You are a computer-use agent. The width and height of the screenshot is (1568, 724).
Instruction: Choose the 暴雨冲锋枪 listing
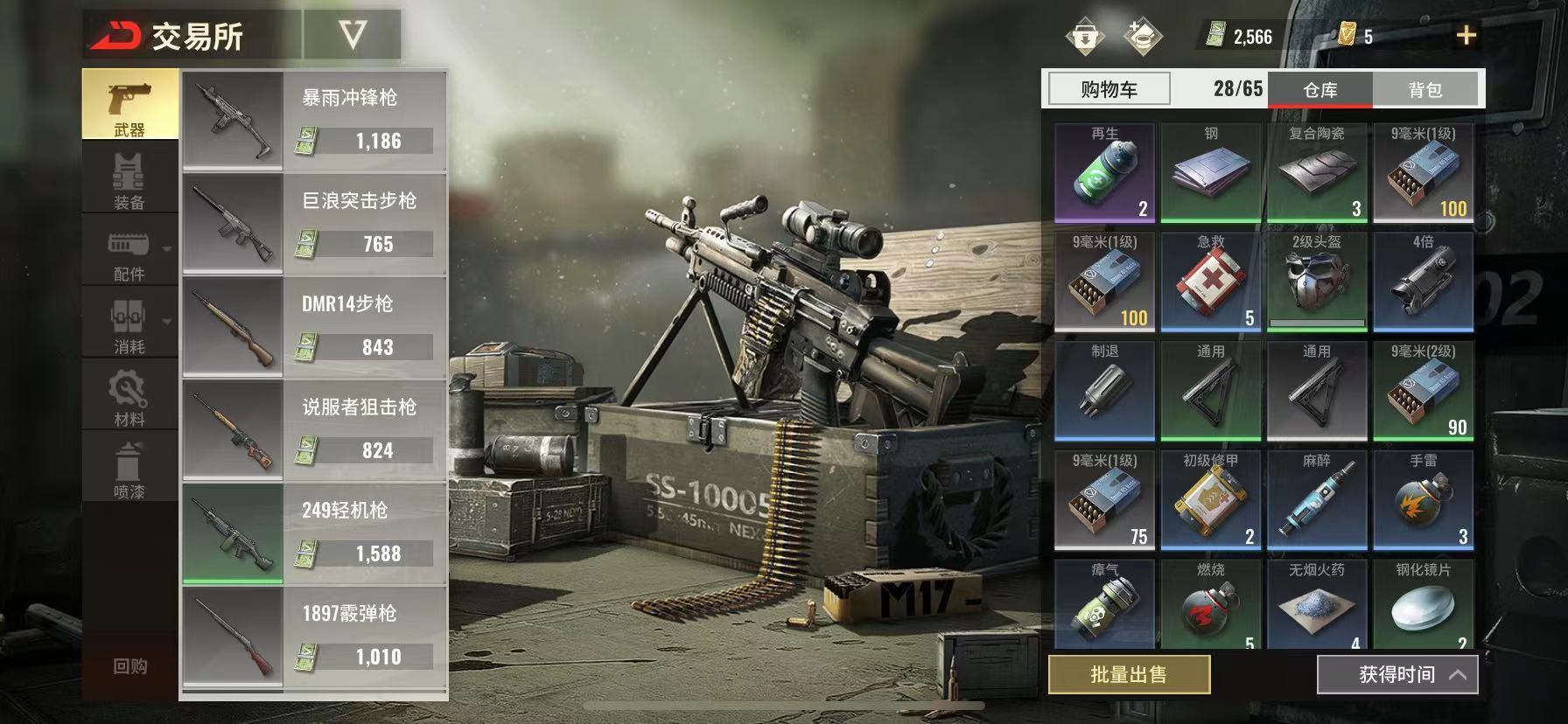[314, 121]
